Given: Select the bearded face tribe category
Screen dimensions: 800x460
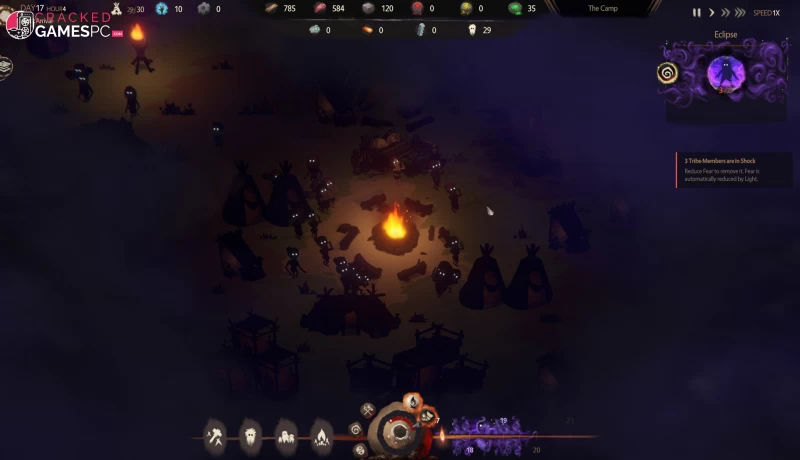Looking at the screenshot, I should point(250,435).
